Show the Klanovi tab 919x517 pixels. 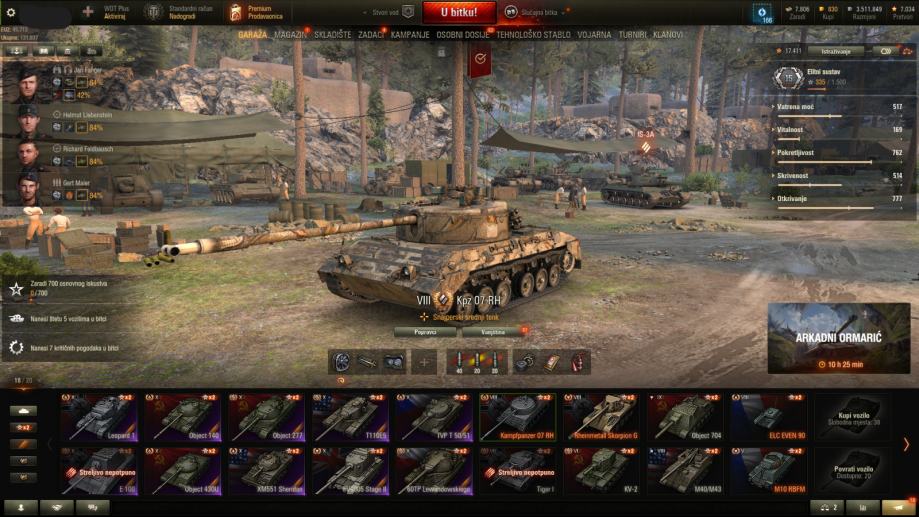click(668, 34)
